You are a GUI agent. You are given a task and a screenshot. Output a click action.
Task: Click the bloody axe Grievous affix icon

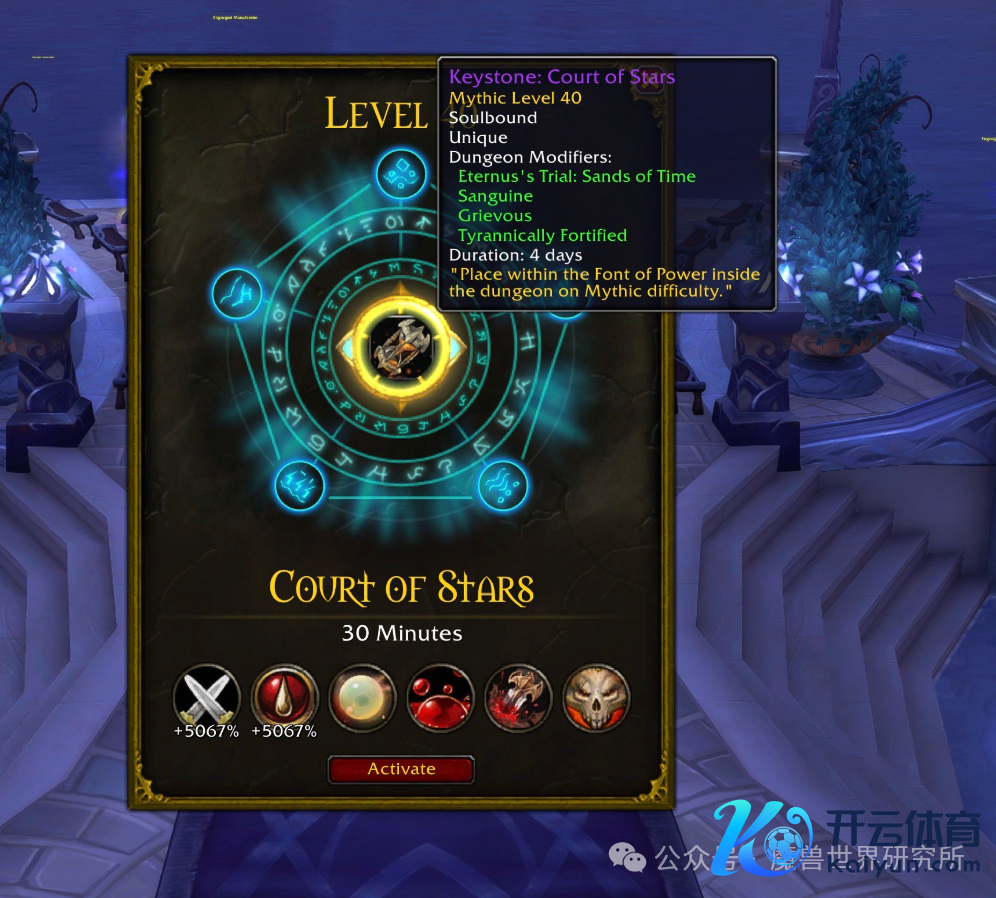[x=519, y=696]
